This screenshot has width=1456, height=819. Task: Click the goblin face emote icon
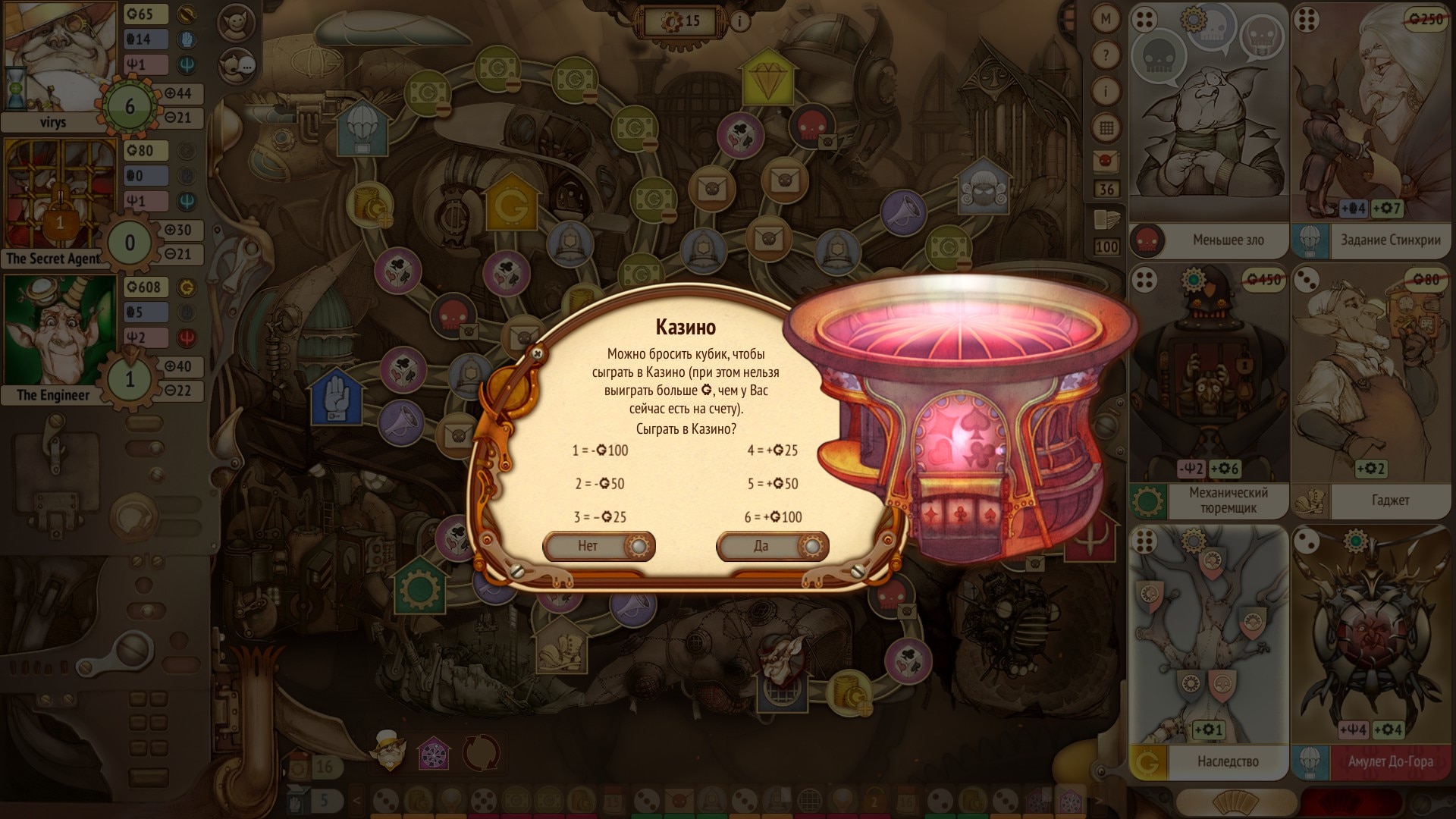[x=236, y=23]
